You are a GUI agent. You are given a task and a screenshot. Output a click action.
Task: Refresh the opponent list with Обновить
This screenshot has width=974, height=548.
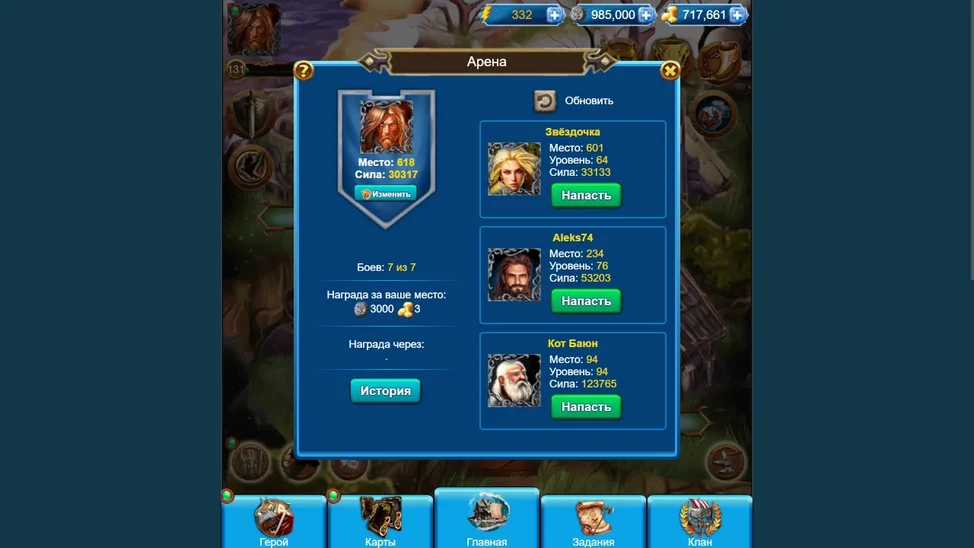pyautogui.click(x=545, y=100)
